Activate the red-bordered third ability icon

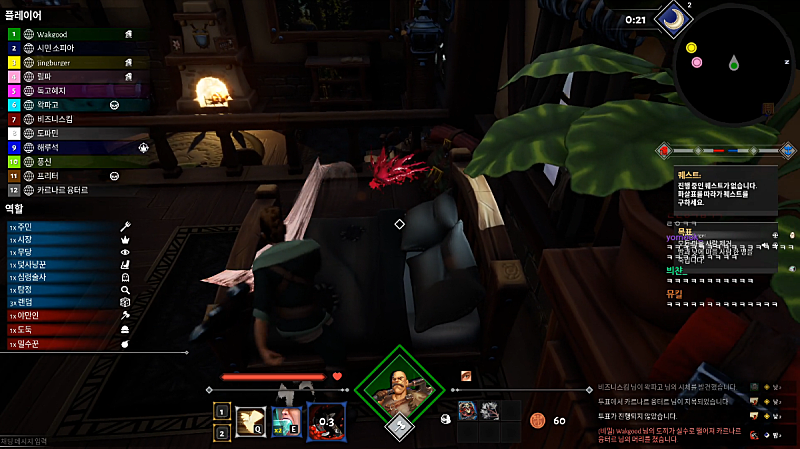click(x=326, y=420)
